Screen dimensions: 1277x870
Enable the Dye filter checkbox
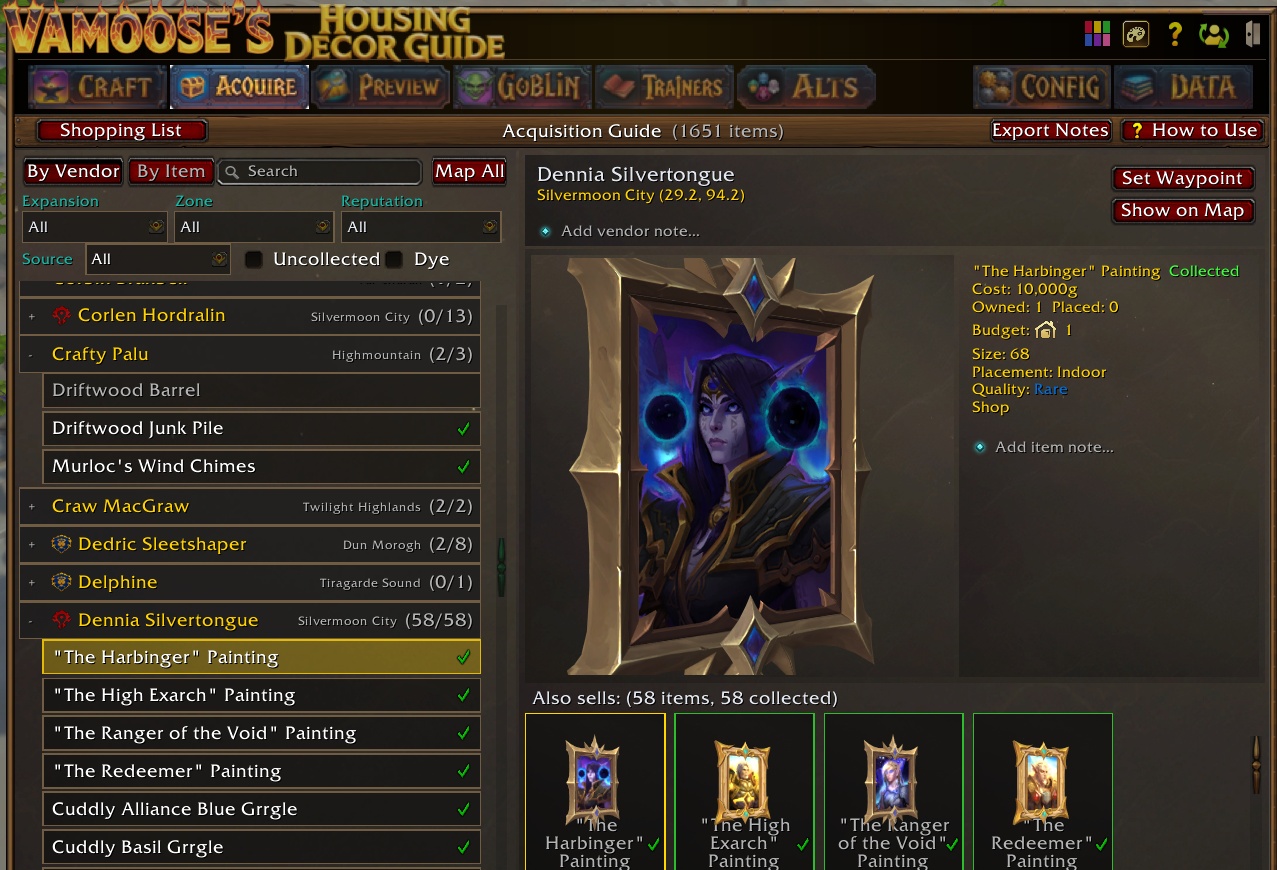[395, 260]
